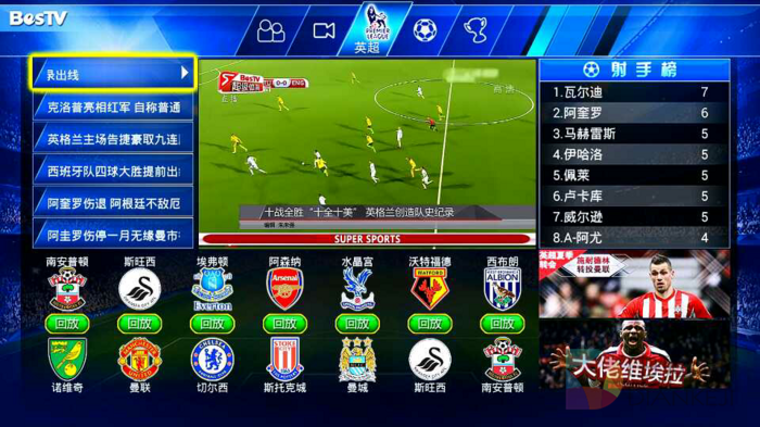Screen dimensions: 760x427
Task: Select the soccer ball tab icon
Action: tap(425, 30)
